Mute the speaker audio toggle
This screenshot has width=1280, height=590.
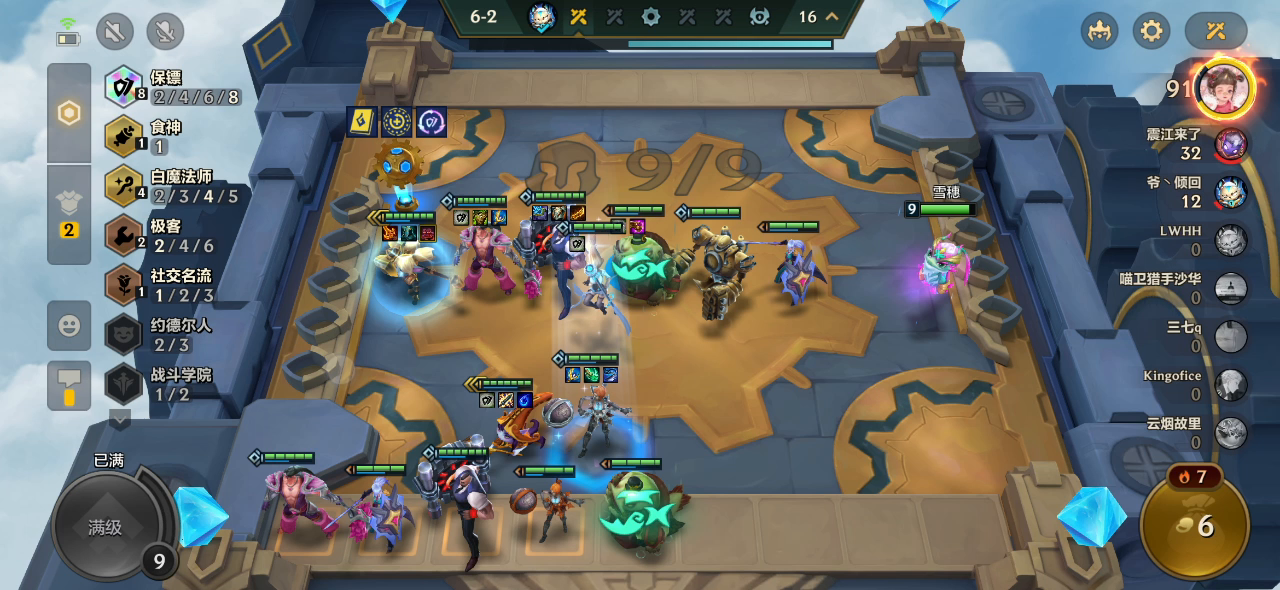(x=115, y=31)
